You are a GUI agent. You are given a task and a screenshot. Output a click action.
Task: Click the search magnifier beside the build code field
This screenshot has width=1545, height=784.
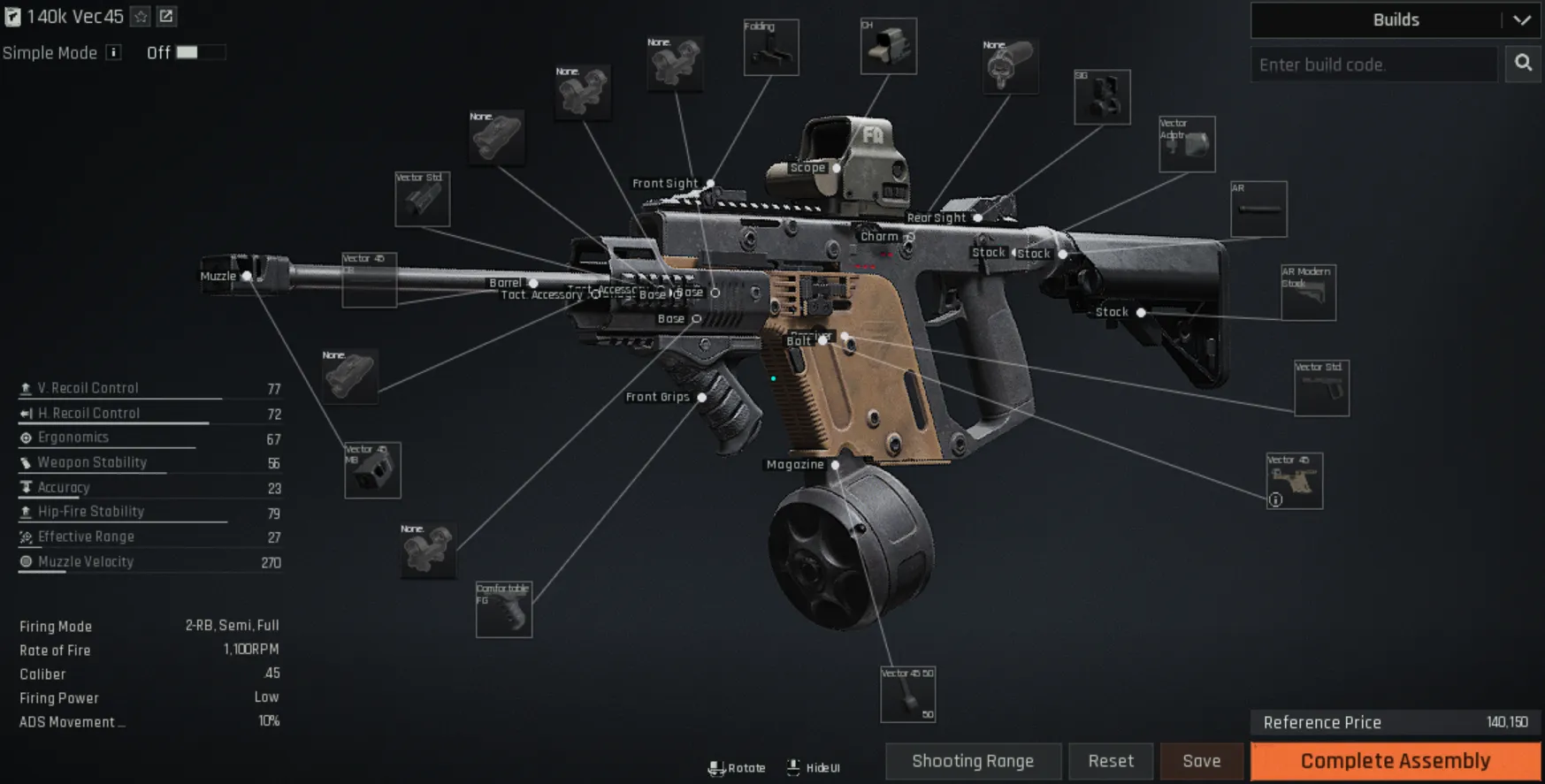pyautogui.click(x=1523, y=64)
